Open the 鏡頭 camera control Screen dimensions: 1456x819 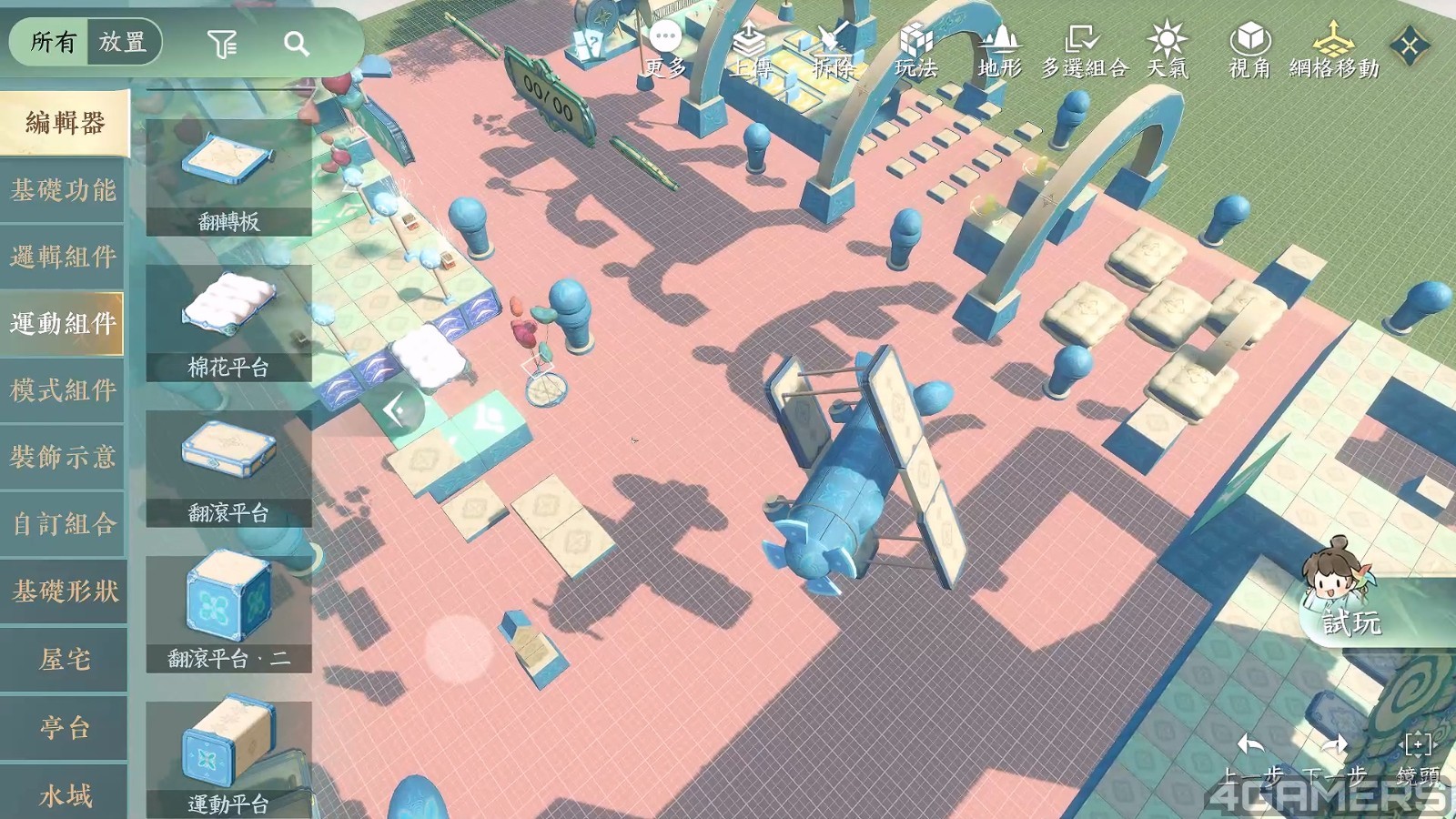point(1418,757)
